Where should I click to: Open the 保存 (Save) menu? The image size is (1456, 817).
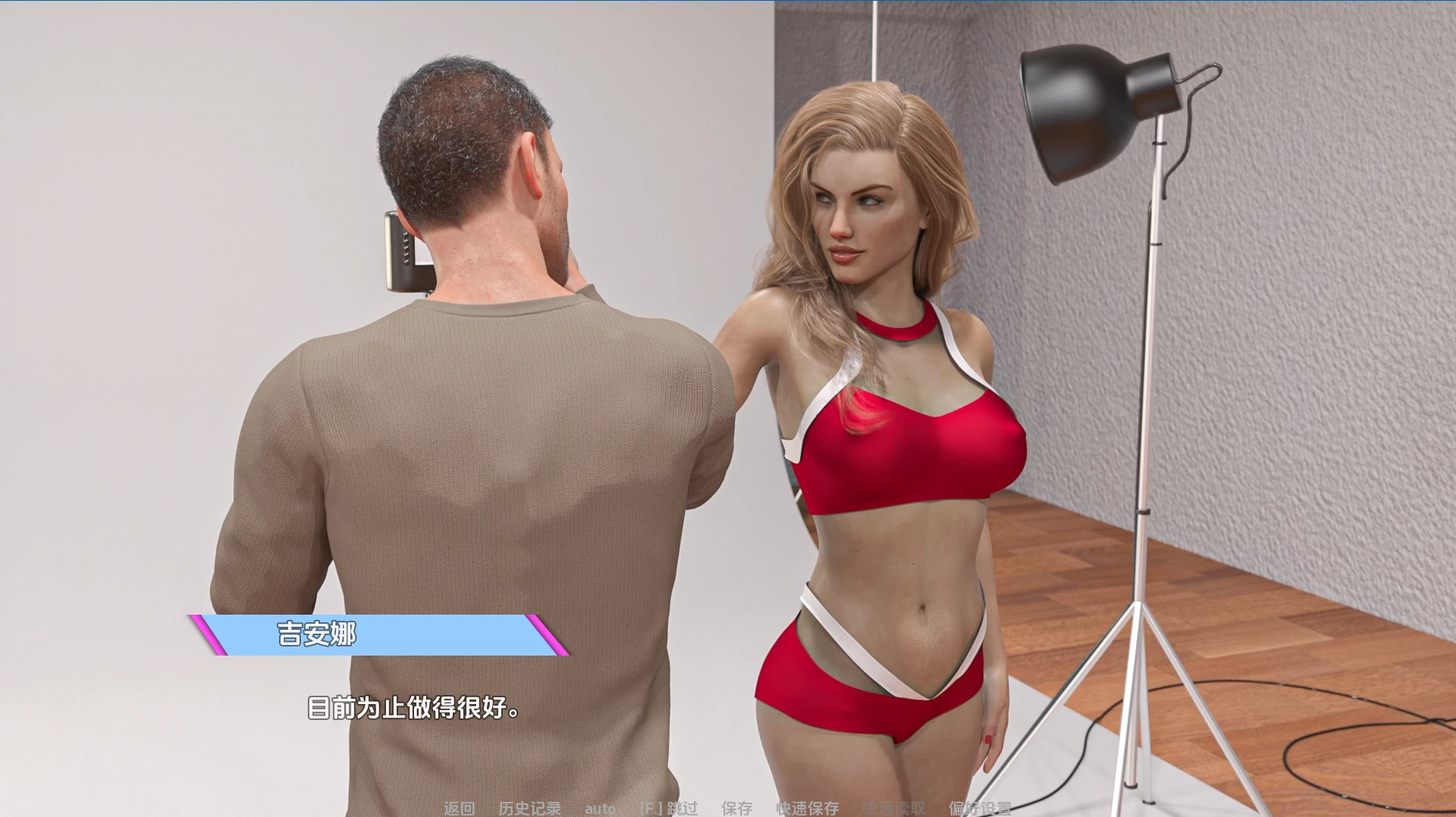coord(736,808)
